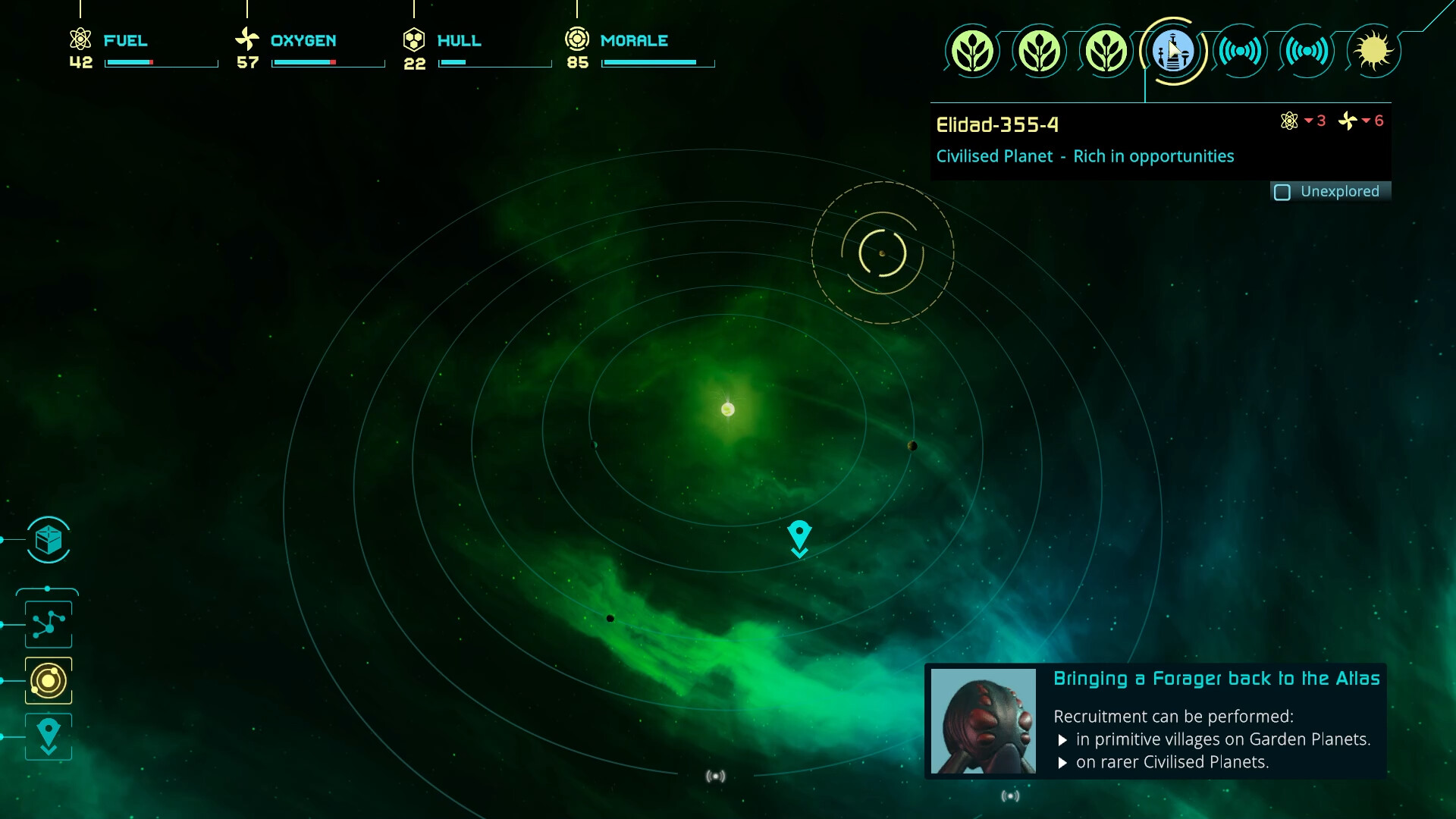Expand the red arrow beside the atom cost 3
The image size is (1456, 819).
point(1311,121)
